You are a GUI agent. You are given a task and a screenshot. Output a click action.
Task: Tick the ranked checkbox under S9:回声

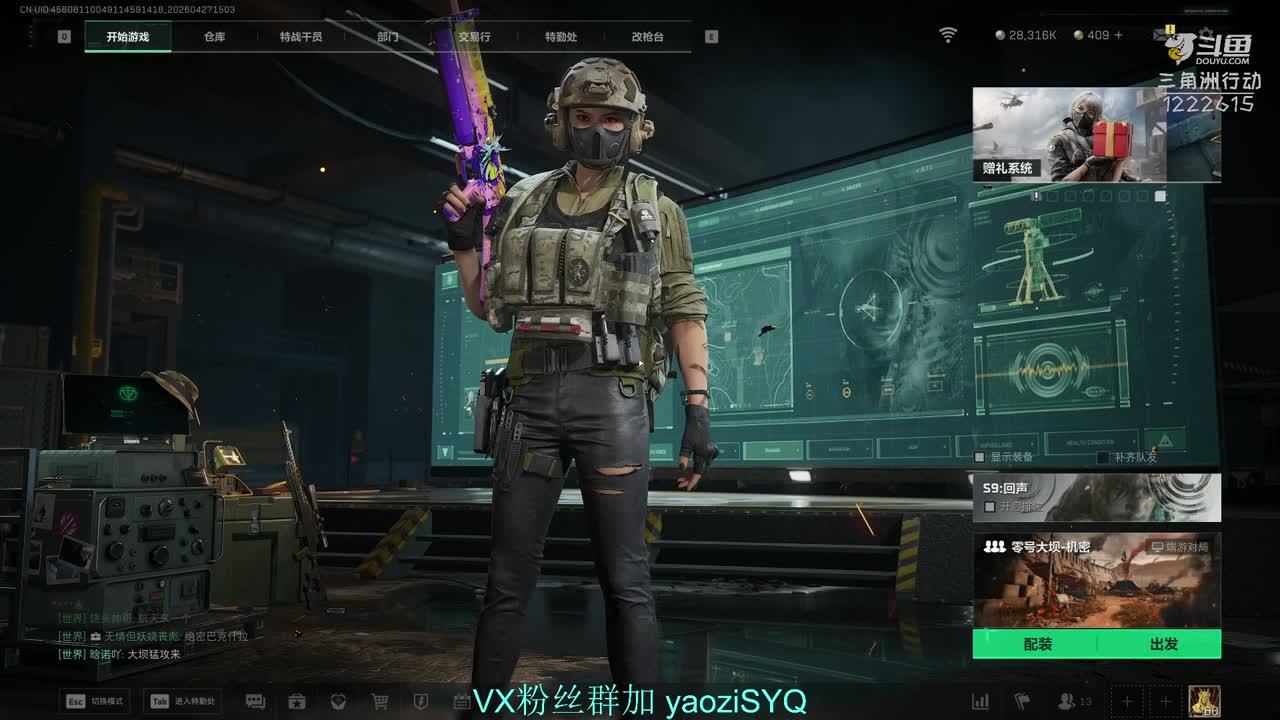coord(990,507)
